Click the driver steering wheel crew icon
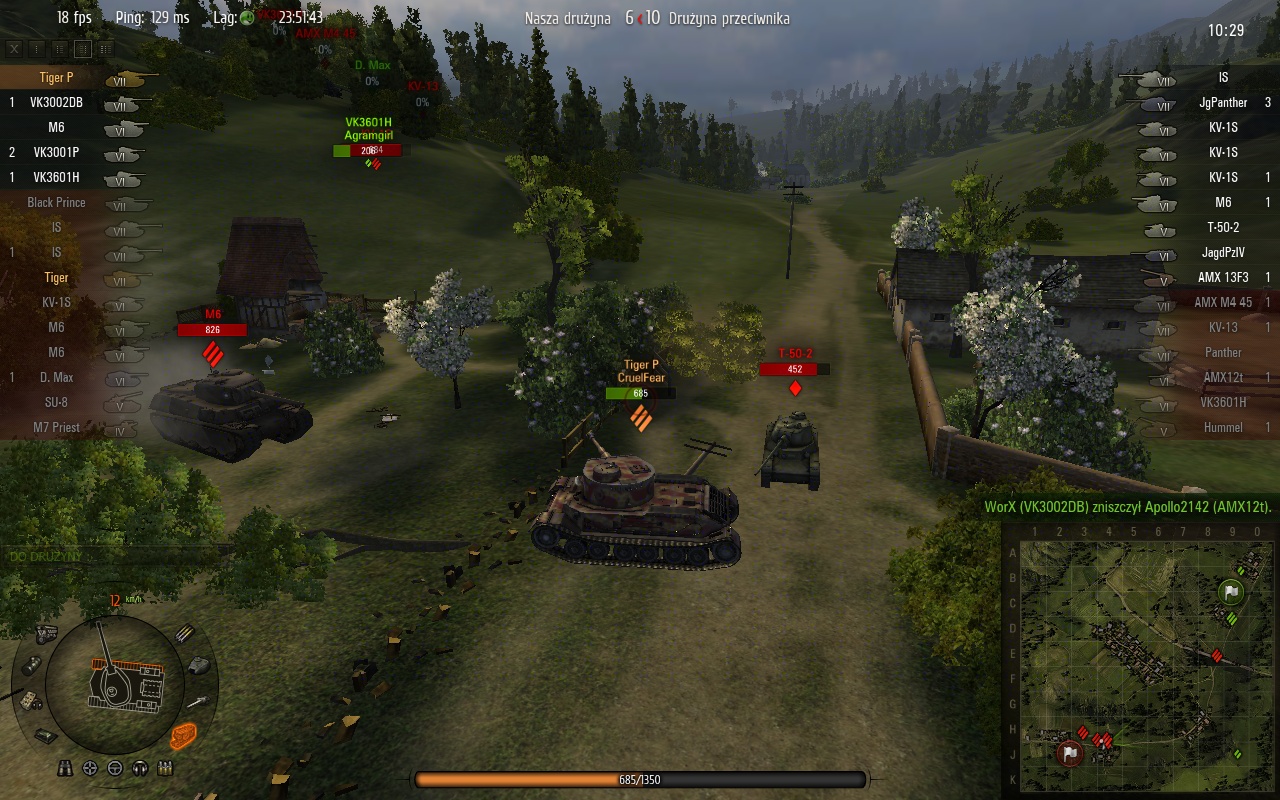The height and width of the screenshot is (800, 1280). pyautogui.click(x=115, y=768)
